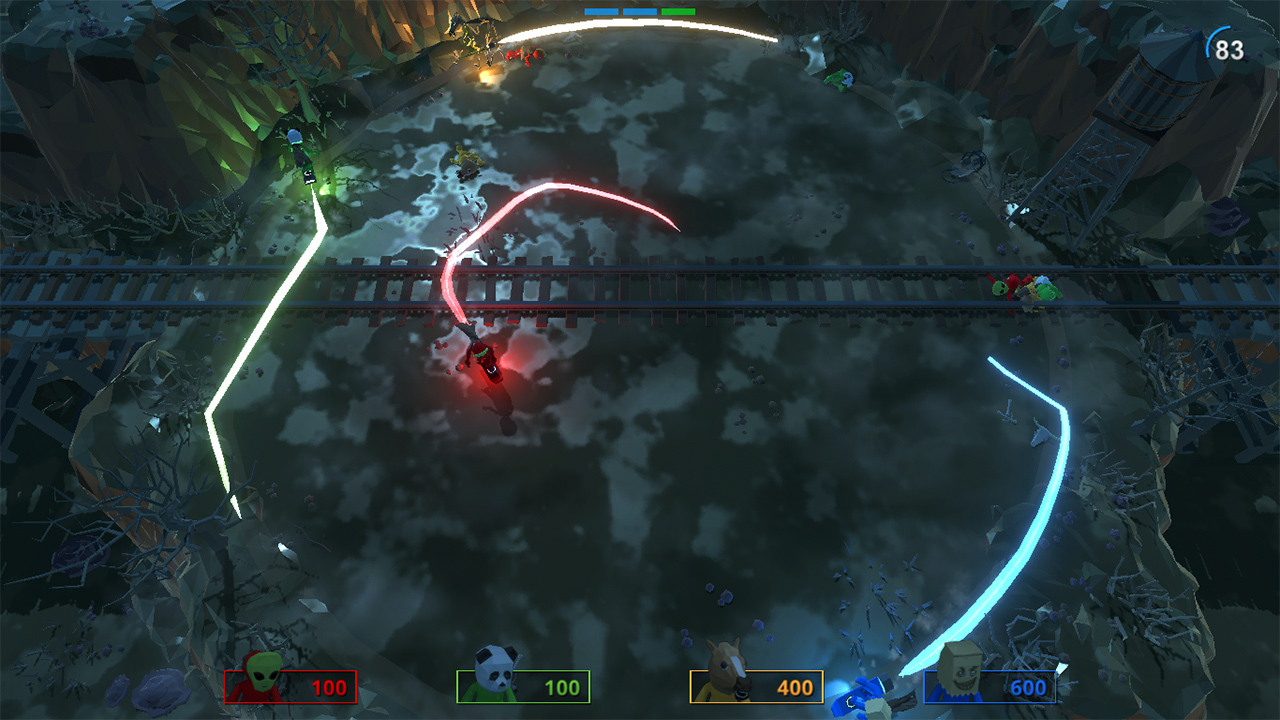1280x720 pixels.
Task: Click the green health bar segment top center
Action: pyautogui.click(x=678, y=11)
